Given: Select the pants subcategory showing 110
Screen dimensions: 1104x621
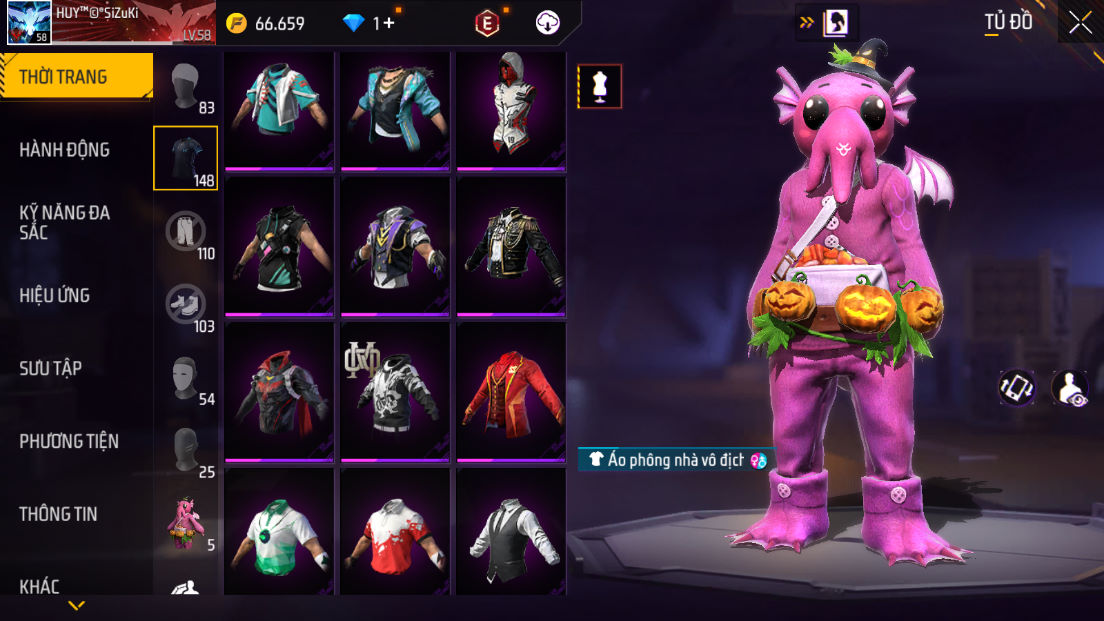Looking at the screenshot, I should (186, 232).
